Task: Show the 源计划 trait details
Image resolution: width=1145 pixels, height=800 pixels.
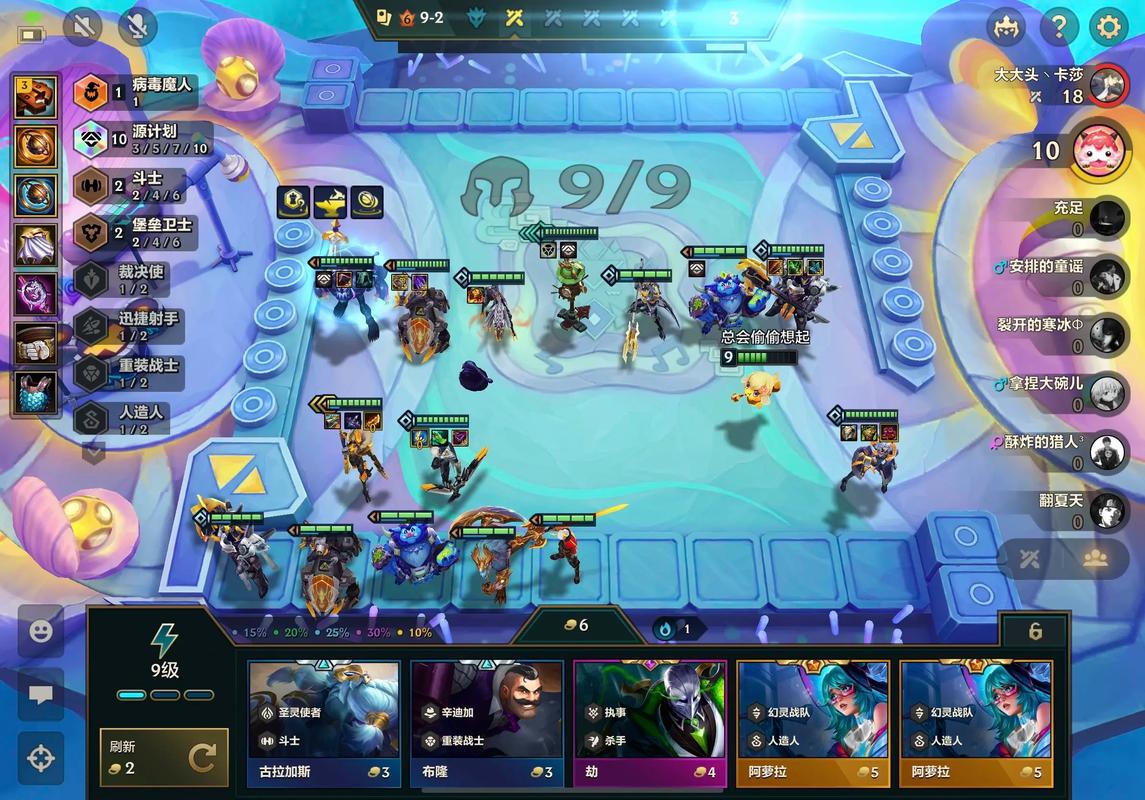Action: (145, 139)
